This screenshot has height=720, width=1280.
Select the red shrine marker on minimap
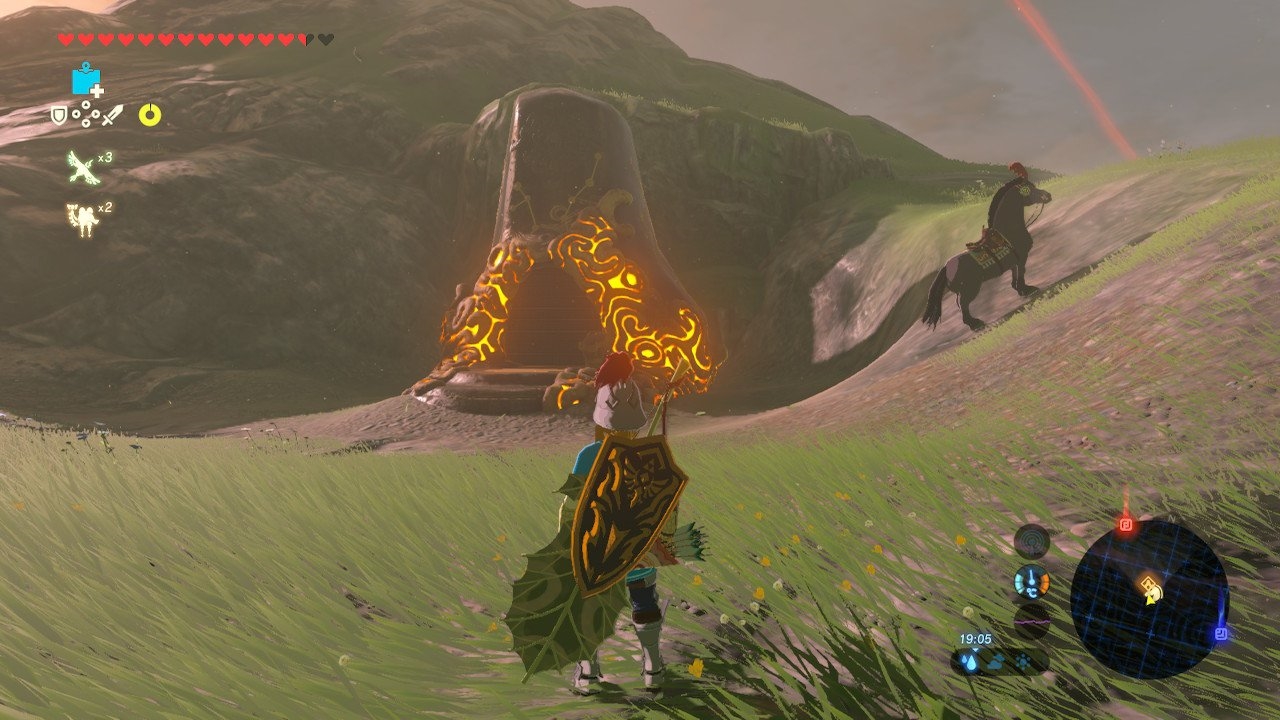click(x=1126, y=524)
